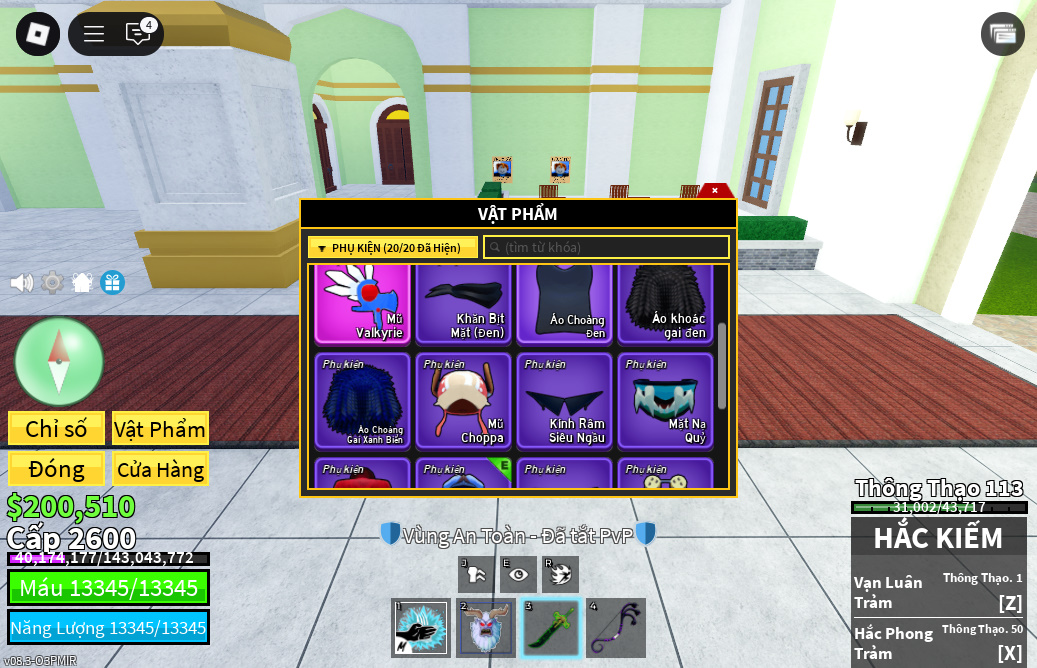Image resolution: width=1037 pixels, height=668 pixels.
Task: Open the Roblox main menu
Action: [x=38, y=34]
